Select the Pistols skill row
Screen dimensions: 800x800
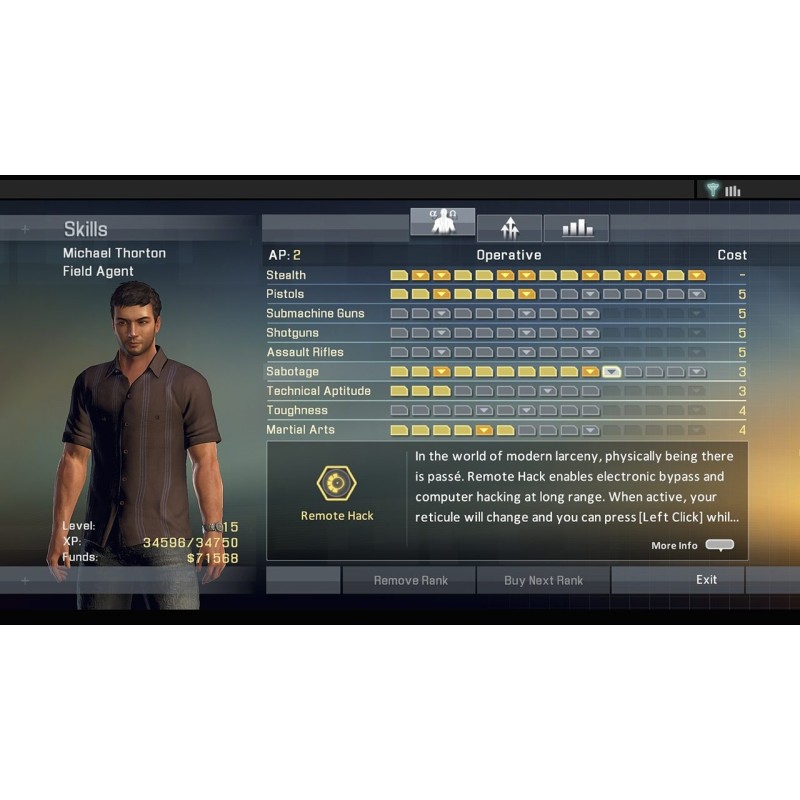tap(285, 294)
